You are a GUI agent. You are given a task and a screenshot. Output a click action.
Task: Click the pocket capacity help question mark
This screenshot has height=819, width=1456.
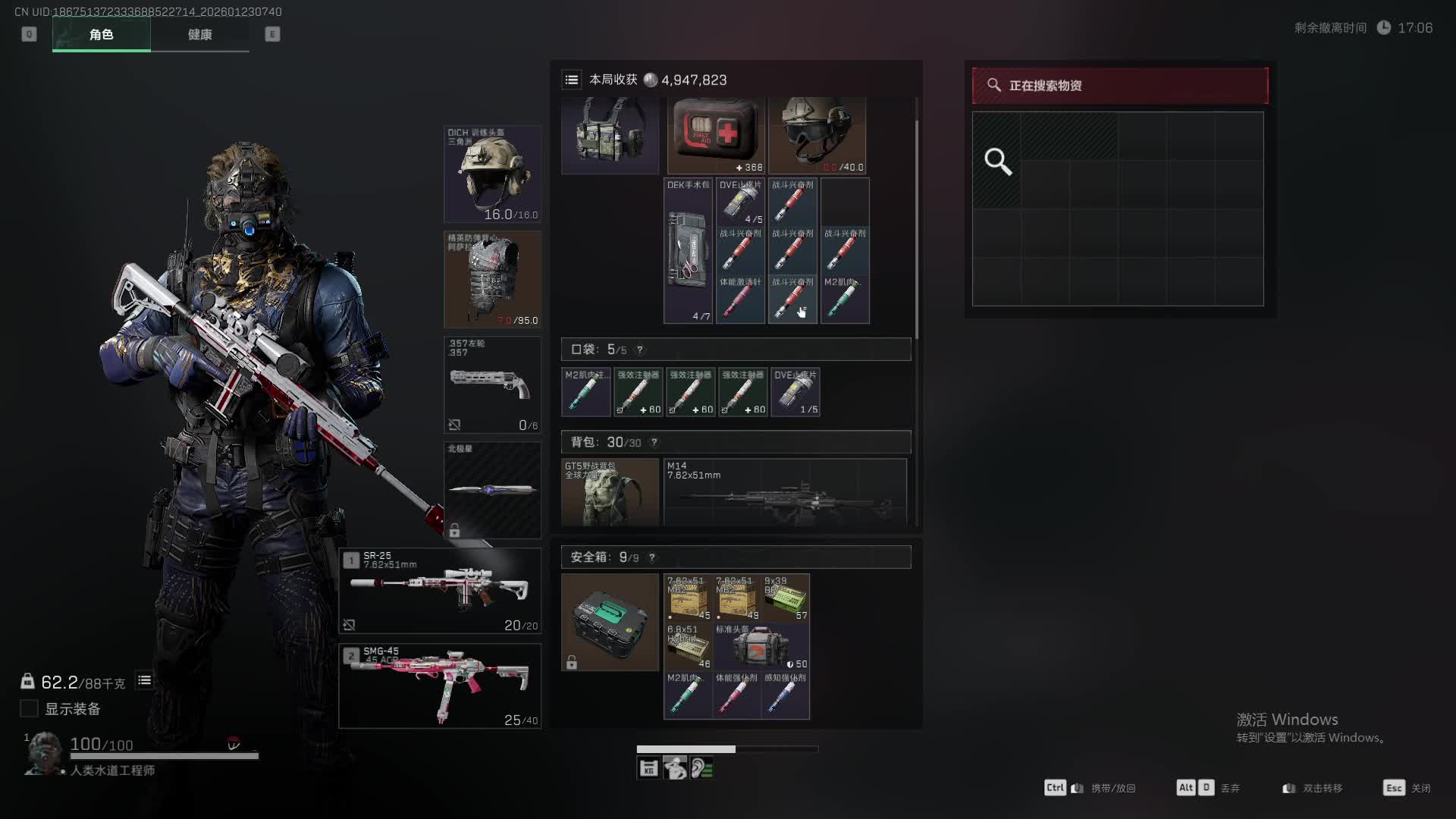[640, 350]
